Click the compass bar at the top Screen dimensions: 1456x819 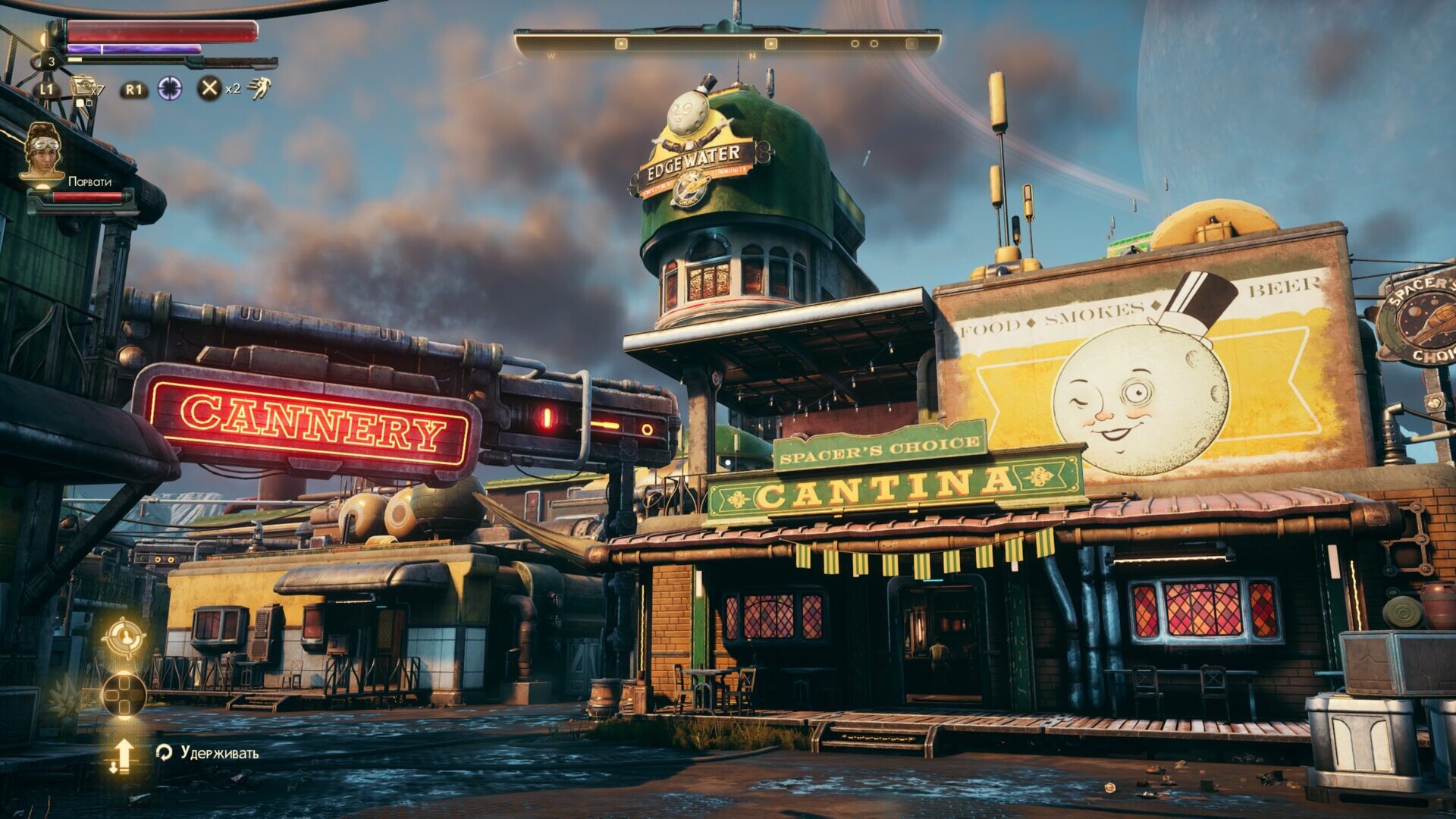point(727,44)
